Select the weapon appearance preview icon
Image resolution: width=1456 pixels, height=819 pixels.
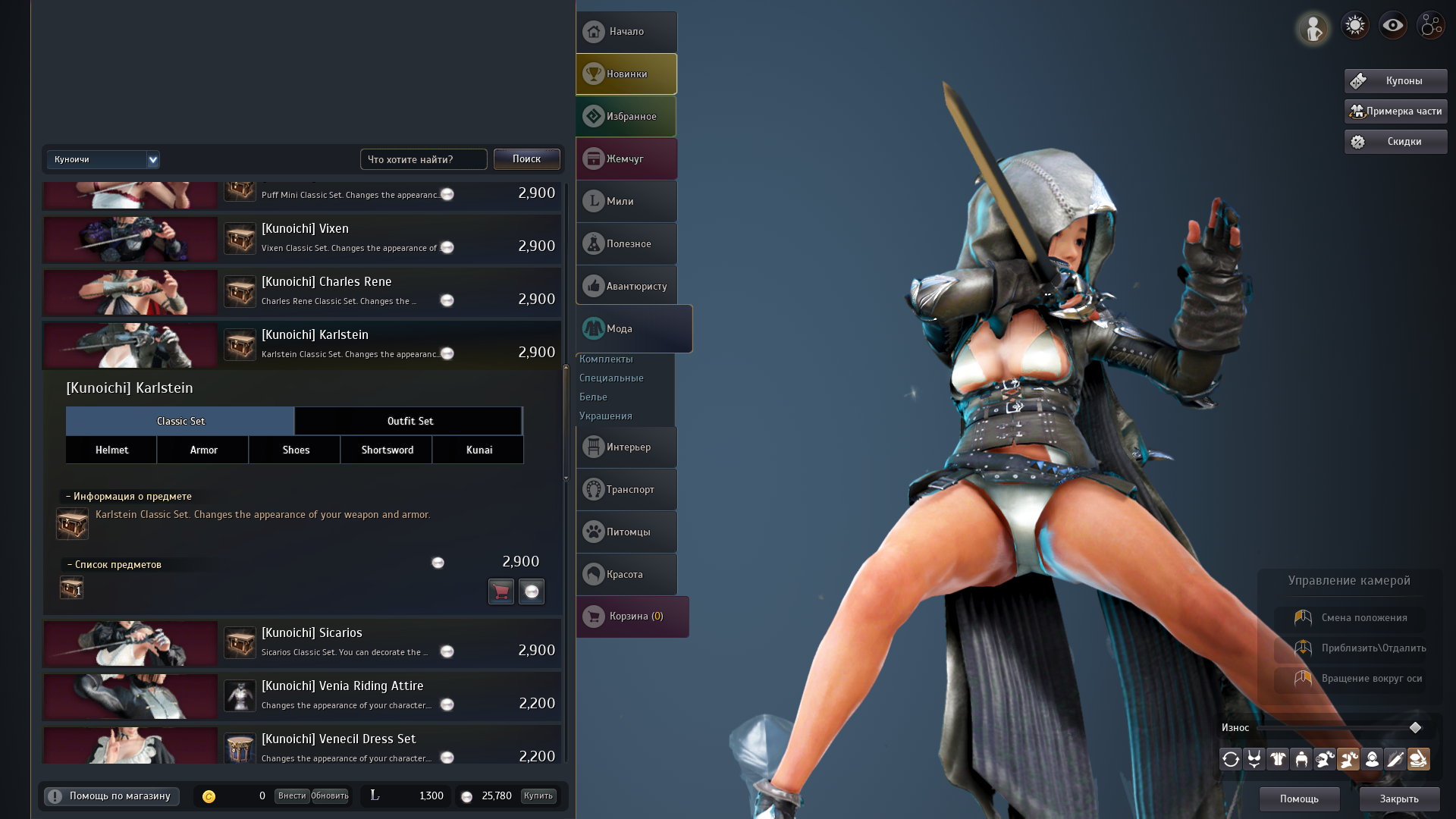(1395, 758)
